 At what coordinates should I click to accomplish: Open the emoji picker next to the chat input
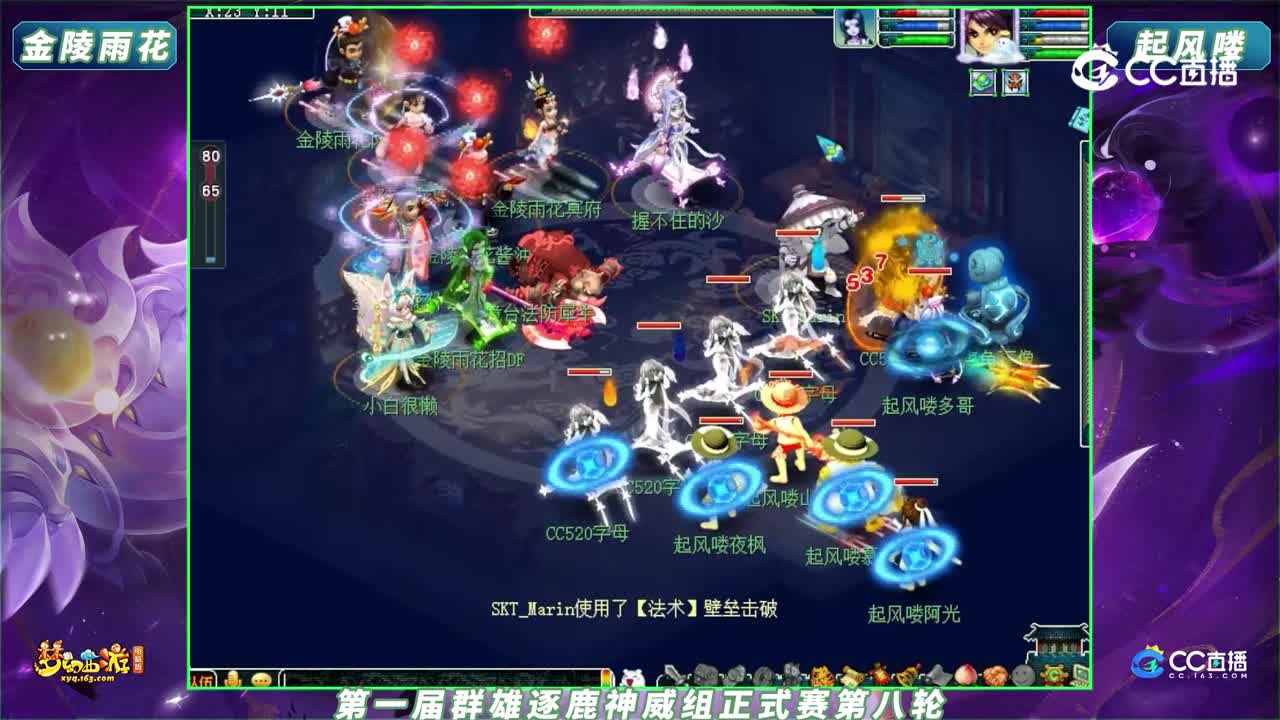261,680
